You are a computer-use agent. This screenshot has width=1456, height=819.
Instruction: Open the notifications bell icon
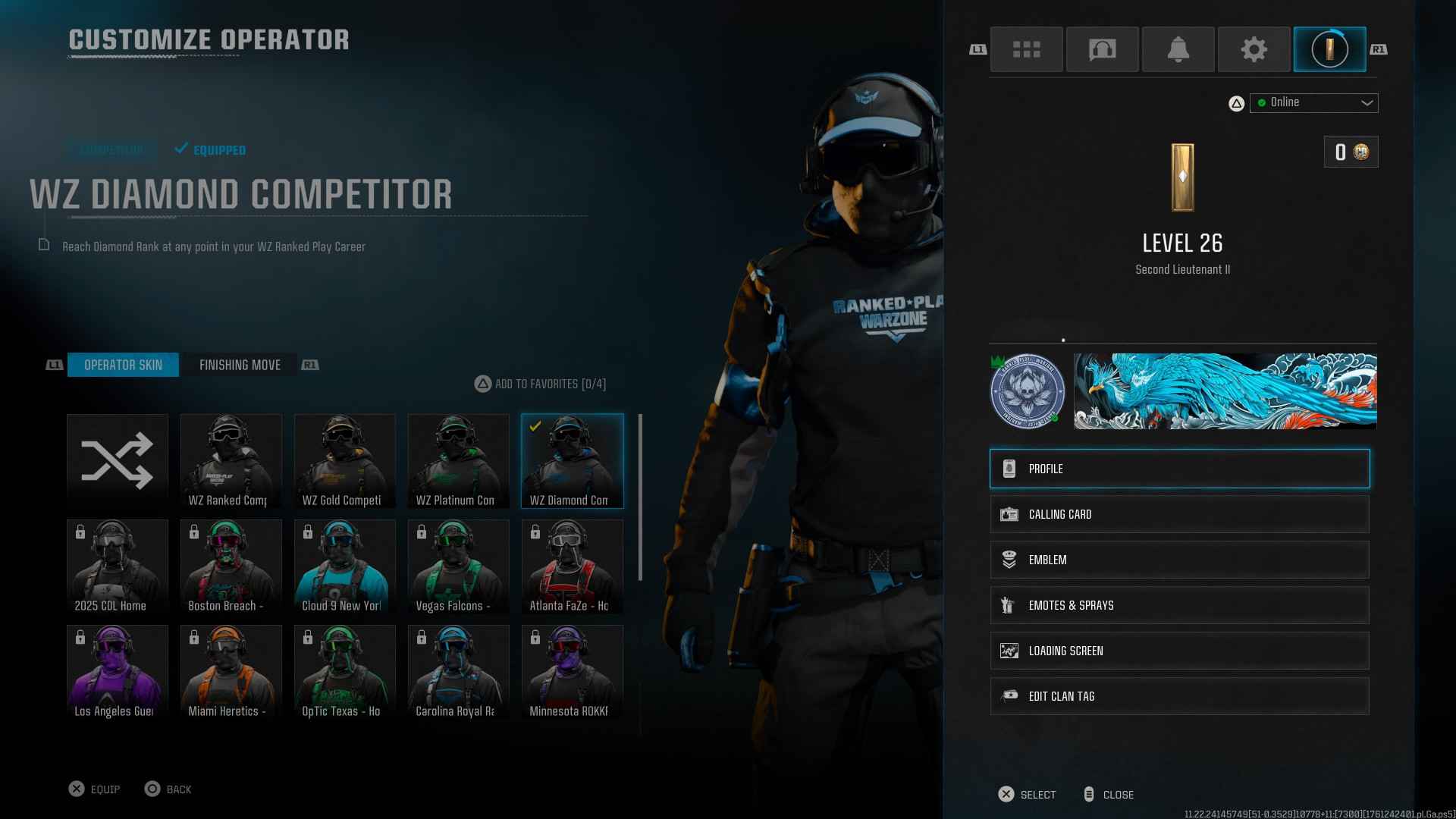coord(1178,49)
